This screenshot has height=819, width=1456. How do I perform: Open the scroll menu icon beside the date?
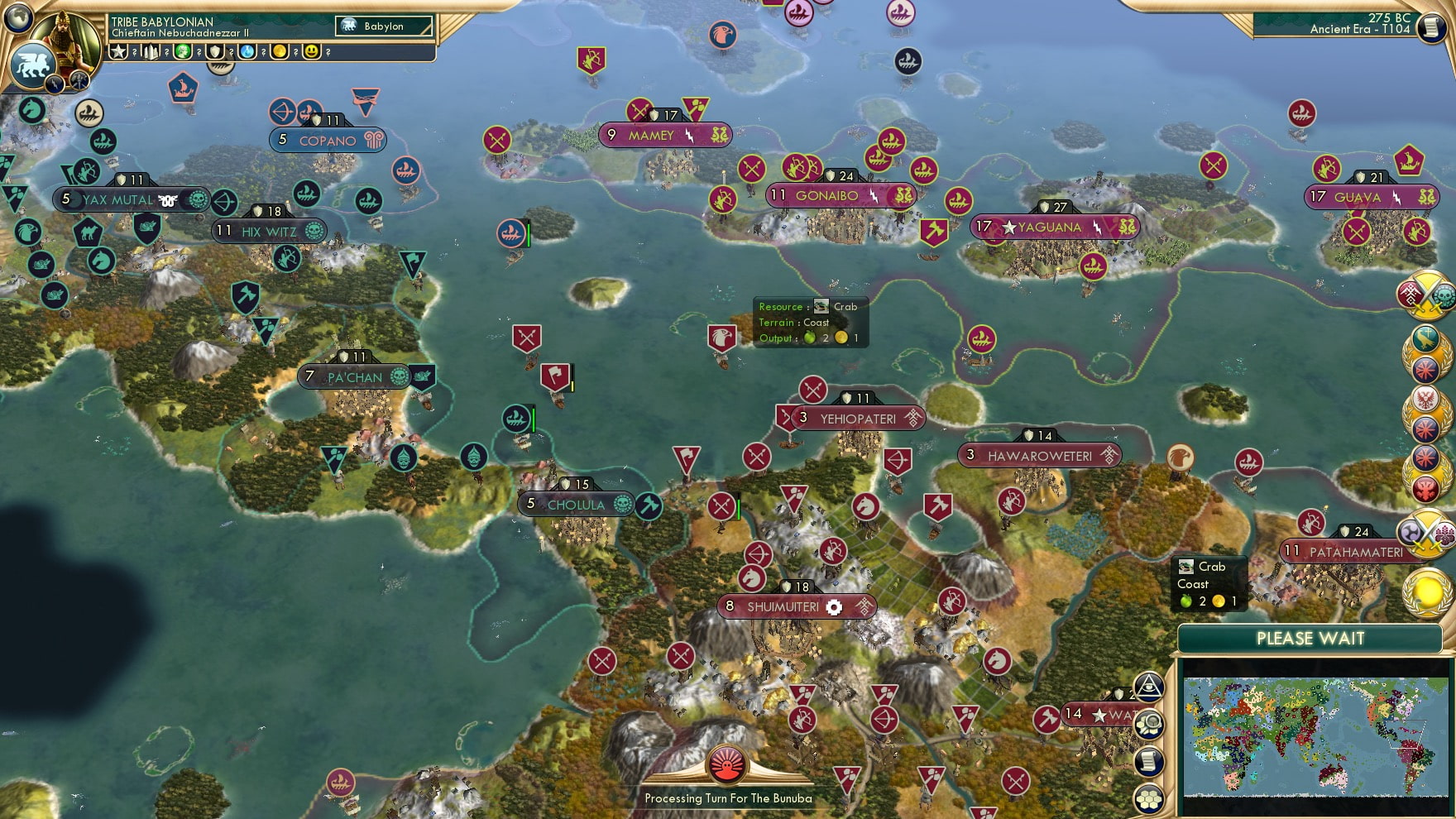coord(1429,27)
